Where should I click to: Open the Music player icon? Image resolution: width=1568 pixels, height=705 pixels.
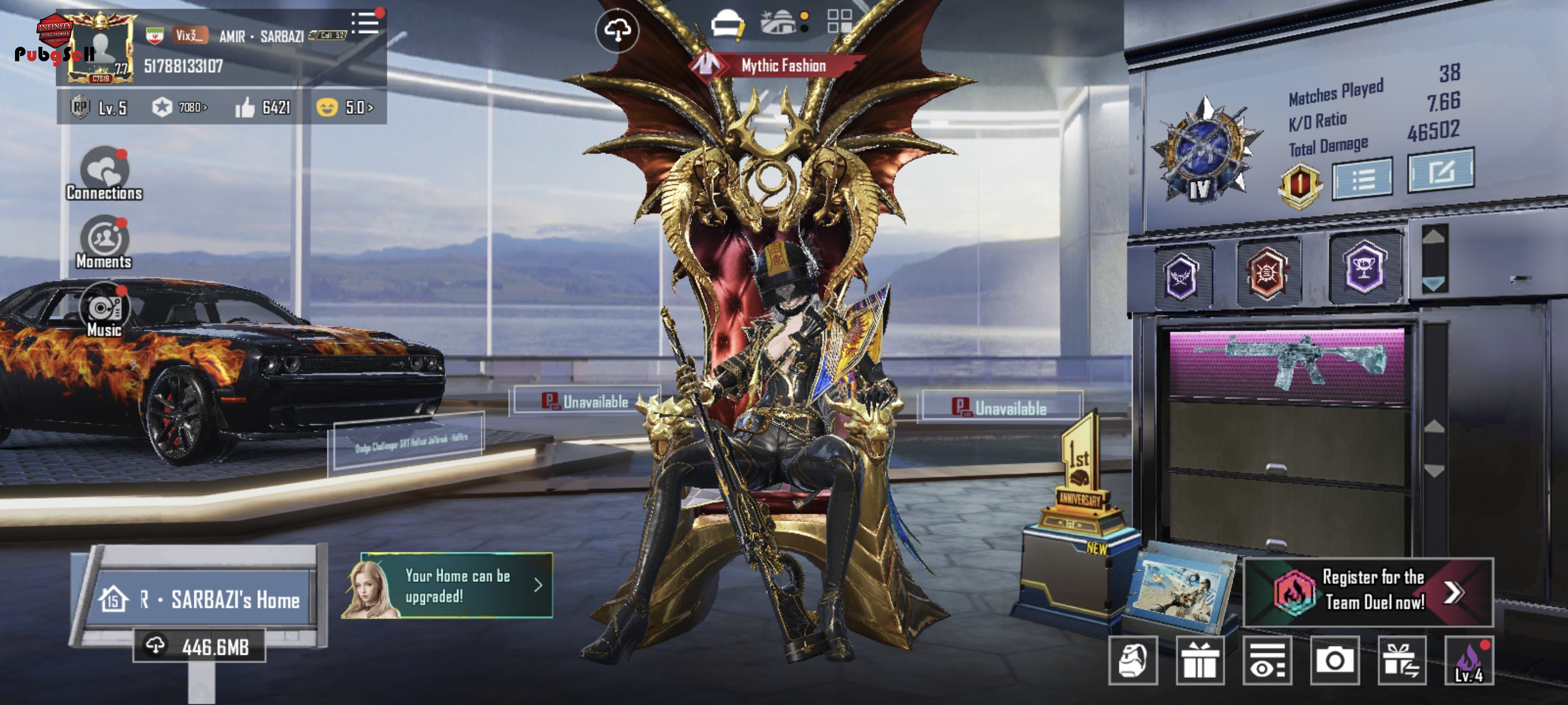click(x=104, y=310)
